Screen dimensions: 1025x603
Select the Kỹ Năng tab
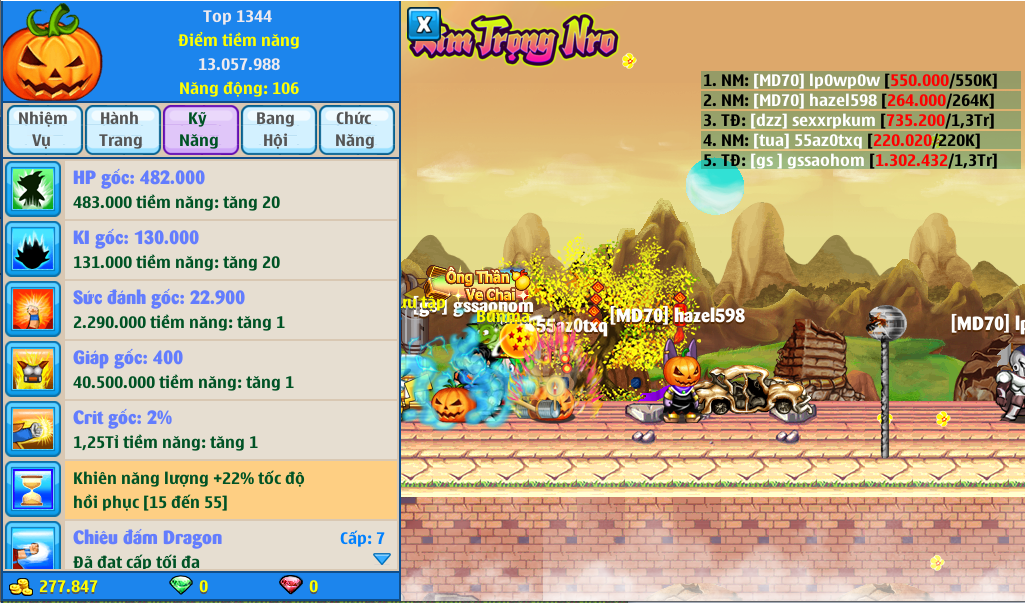pos(200,130)
